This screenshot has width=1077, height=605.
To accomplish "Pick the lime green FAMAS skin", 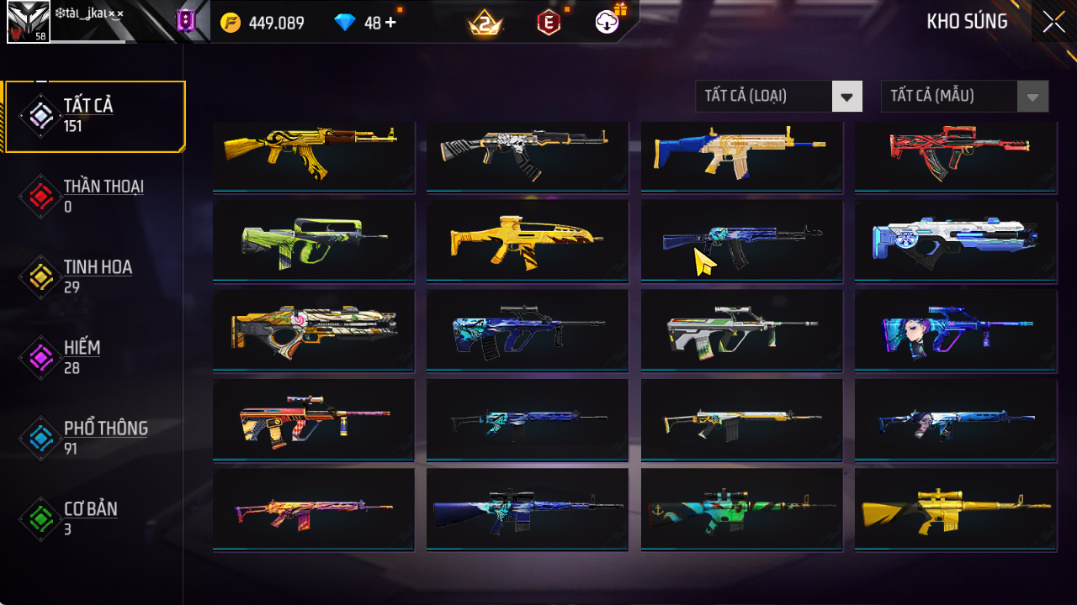I will pyautogui.click(x=313, y=240).
